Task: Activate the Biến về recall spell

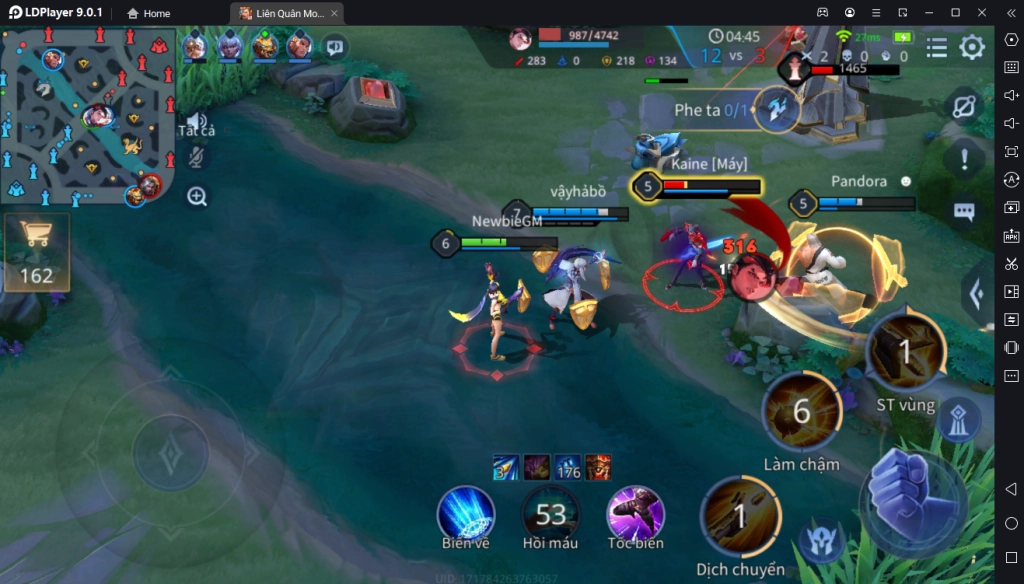Action: (465, 513)
